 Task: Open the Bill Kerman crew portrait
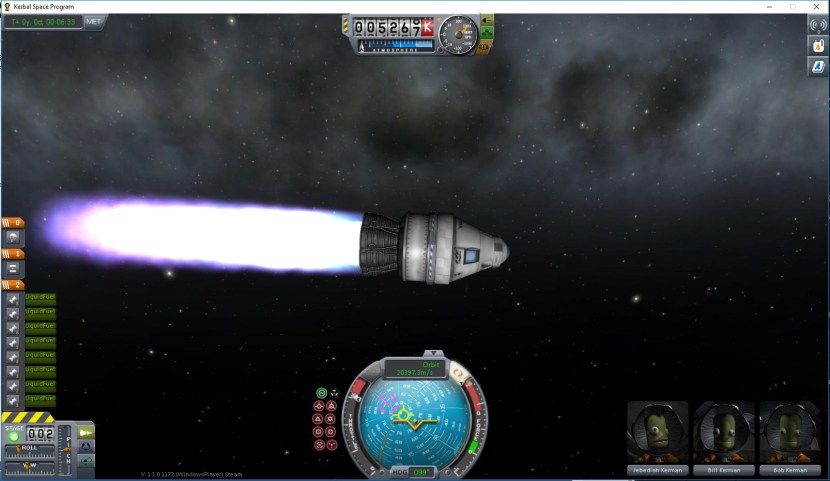[x=723, y=435]
